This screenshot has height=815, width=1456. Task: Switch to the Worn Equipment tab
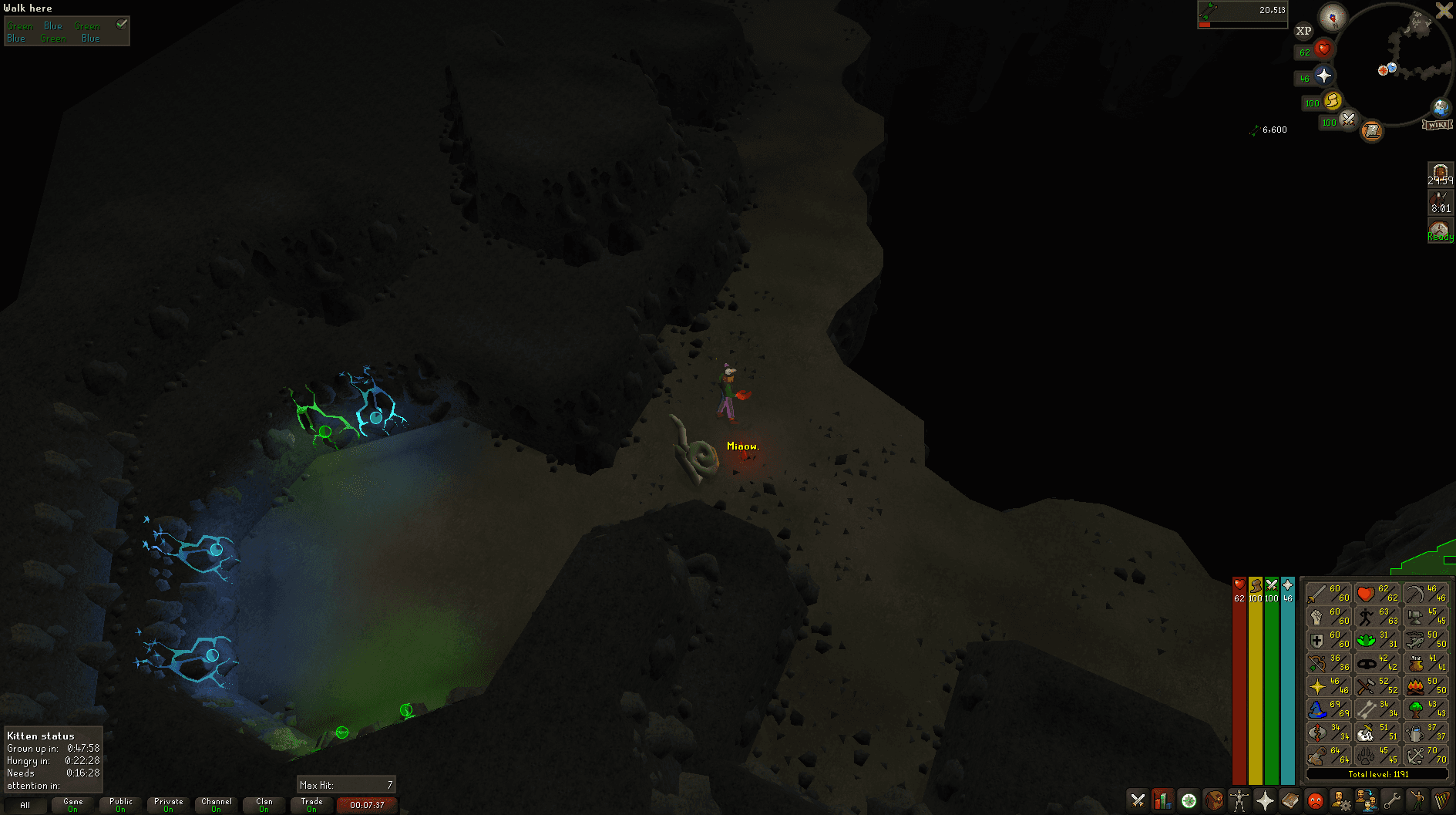(x=1239, y=801)
